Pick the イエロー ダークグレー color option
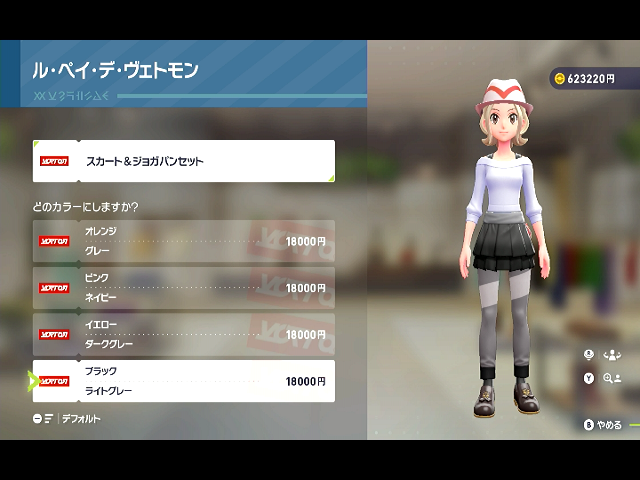This screenshot has height=480, width=640. point(183,334)
